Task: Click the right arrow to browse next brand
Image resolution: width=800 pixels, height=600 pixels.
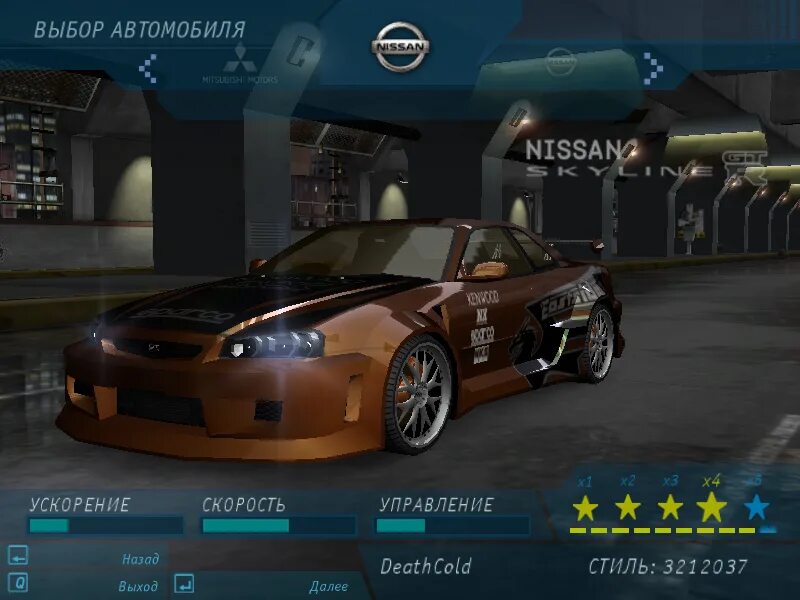Action: (653, 67)
